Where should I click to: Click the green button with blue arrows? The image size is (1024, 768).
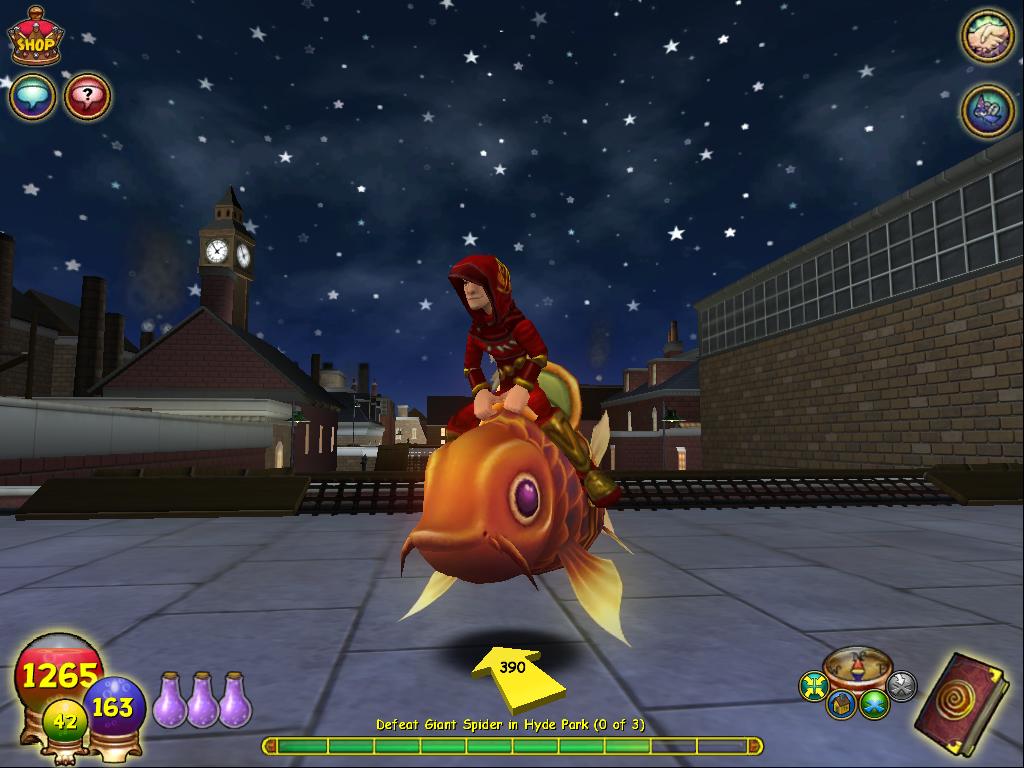click(x=874, y=704)
